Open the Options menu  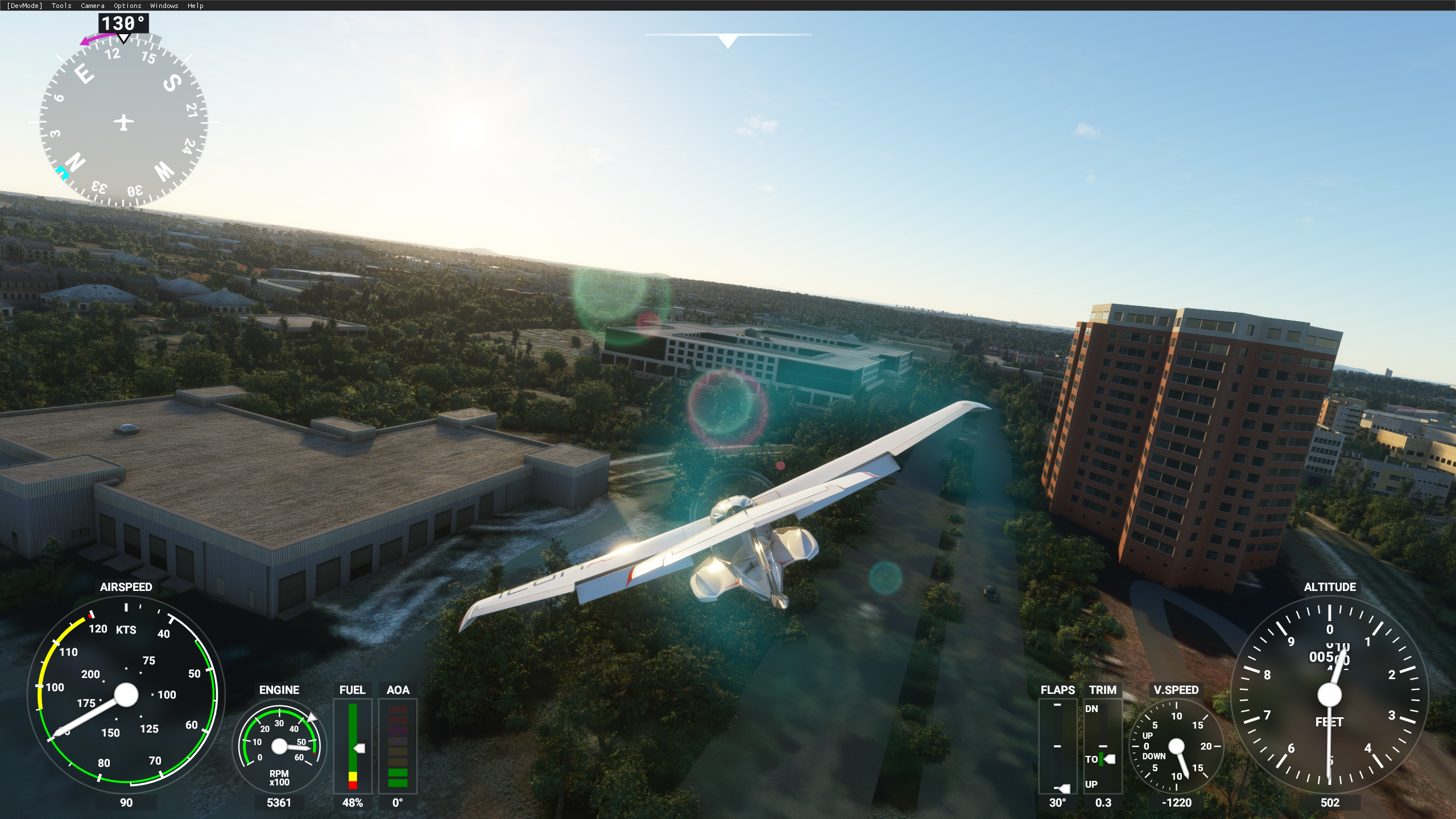[127, 6]
